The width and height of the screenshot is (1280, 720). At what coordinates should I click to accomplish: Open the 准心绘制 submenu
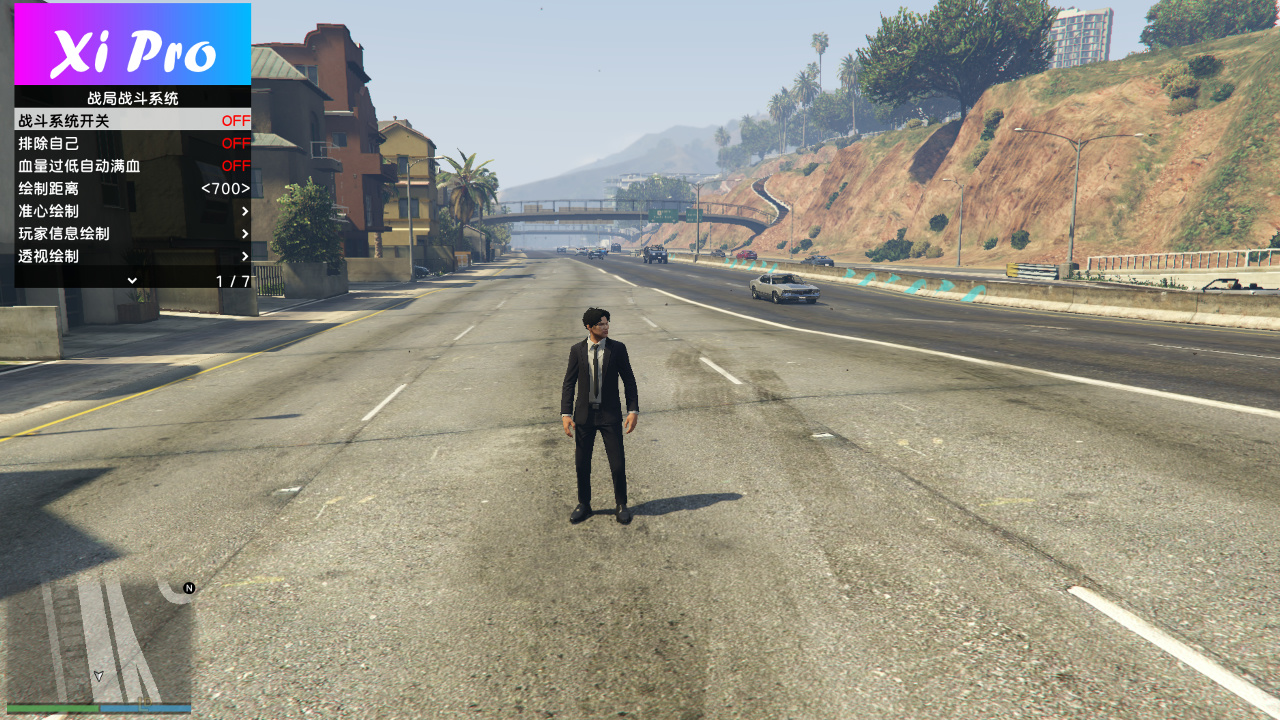pos(132,211)
